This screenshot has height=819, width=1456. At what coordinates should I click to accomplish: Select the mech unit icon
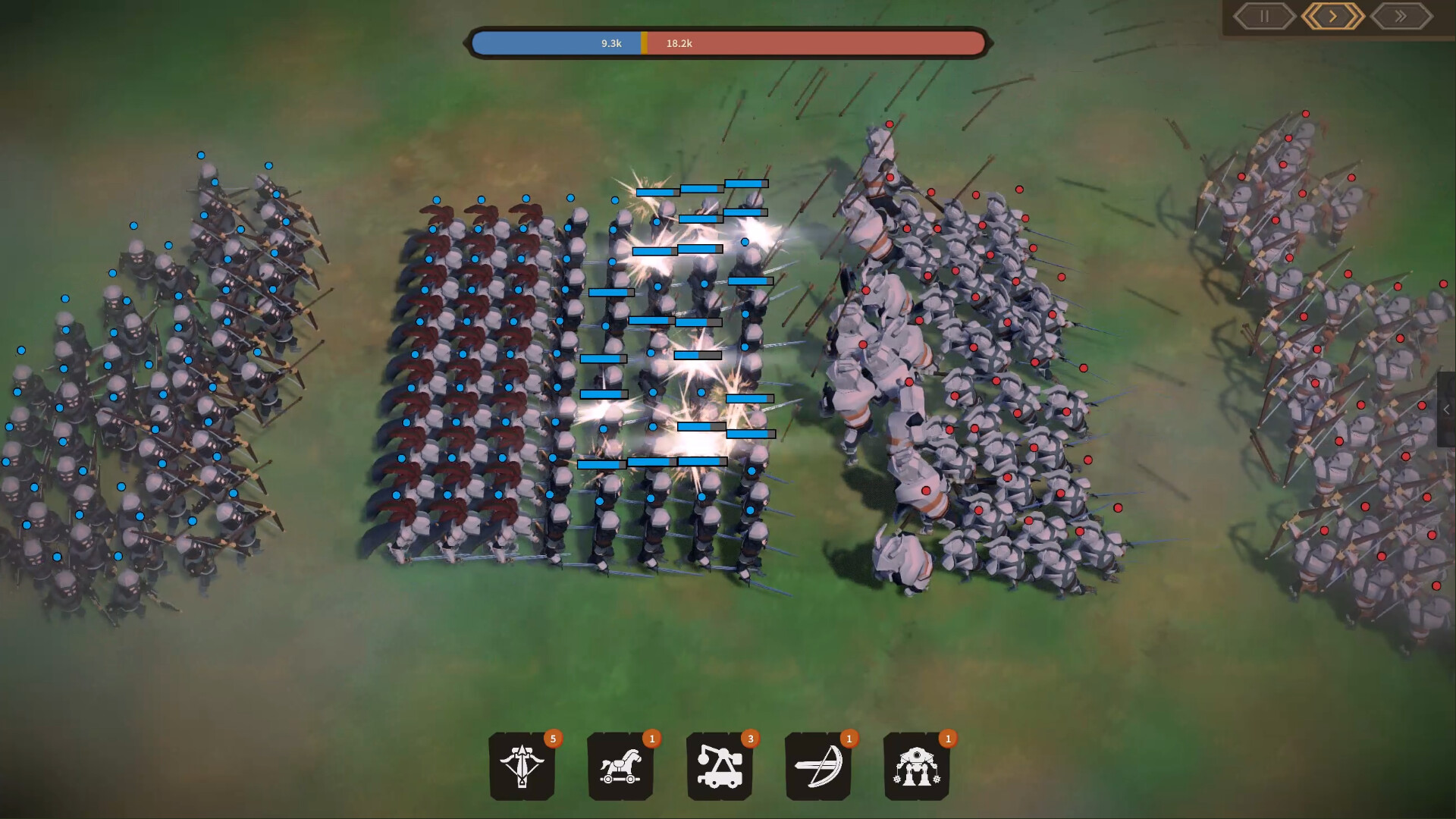pyautogui.click(x=916, y=767)
